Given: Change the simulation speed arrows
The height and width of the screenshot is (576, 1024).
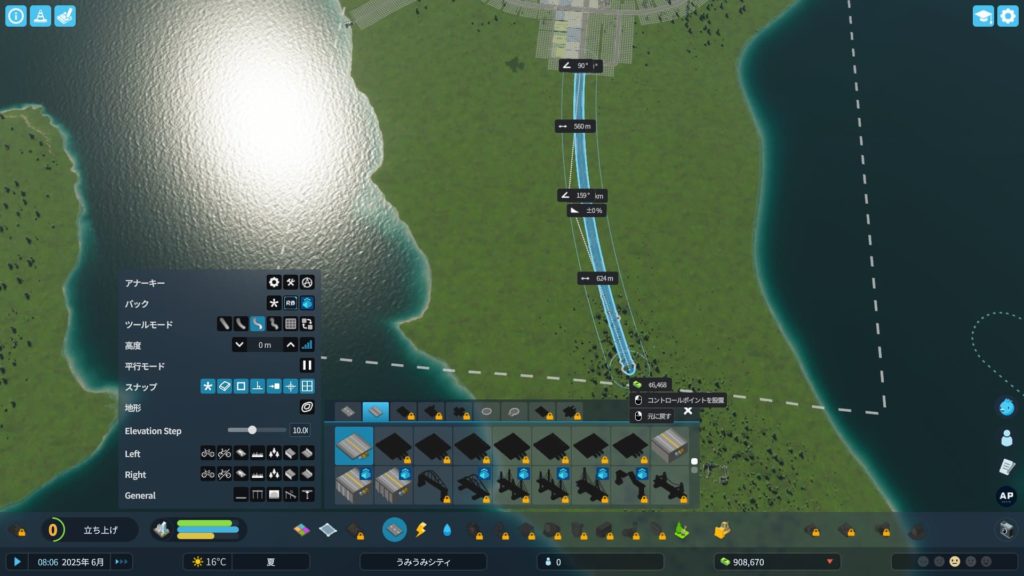Looking at the screenshot, I should coord(122,562).
